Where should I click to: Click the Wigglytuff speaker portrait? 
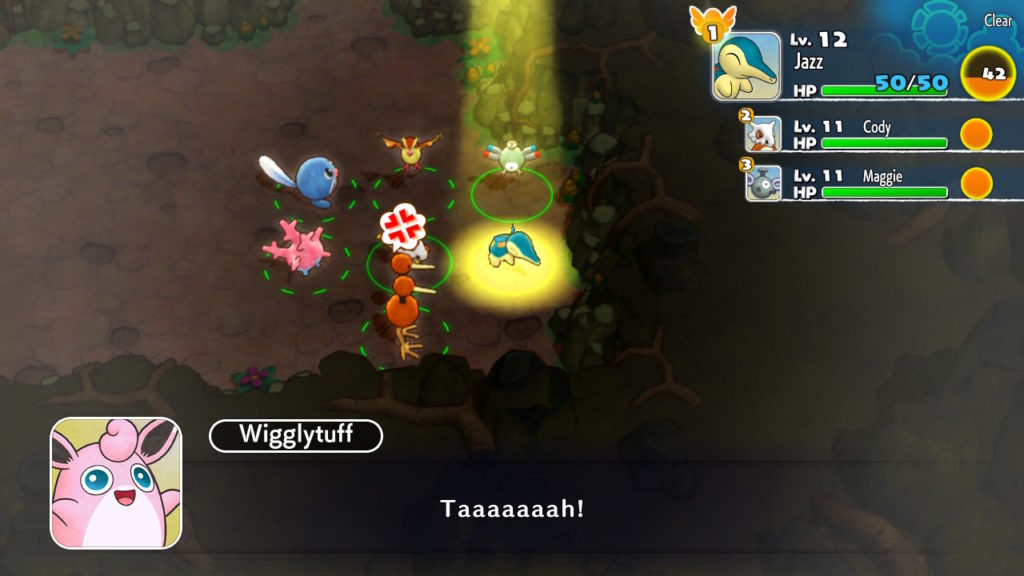click(x=116, y=483)
